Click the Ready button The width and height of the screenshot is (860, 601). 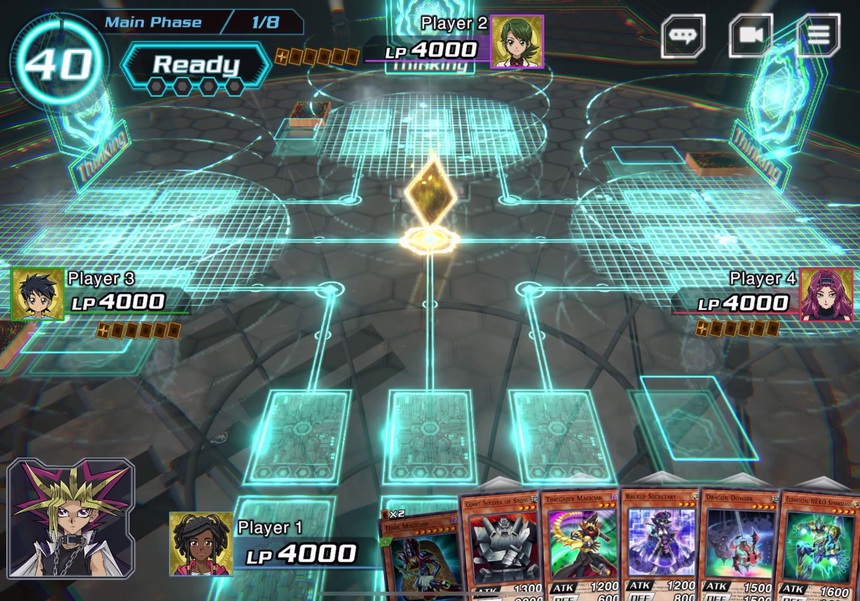pyautogui.click(x=195, y=66)
